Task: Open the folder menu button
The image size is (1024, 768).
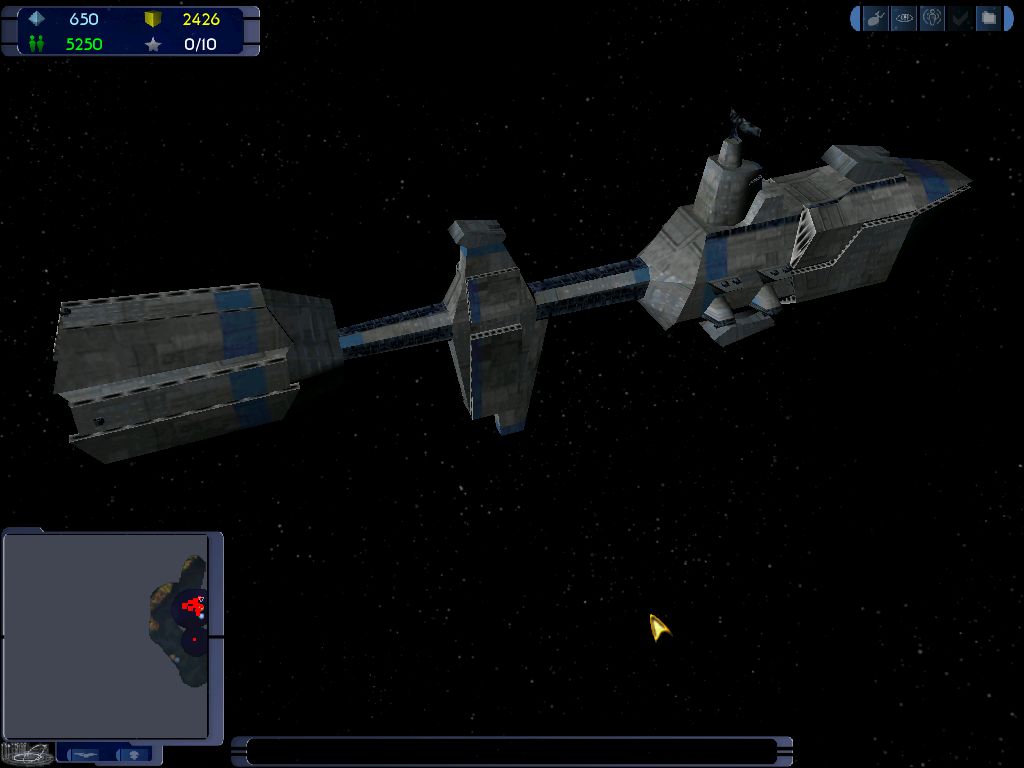Action: point(988,18)
